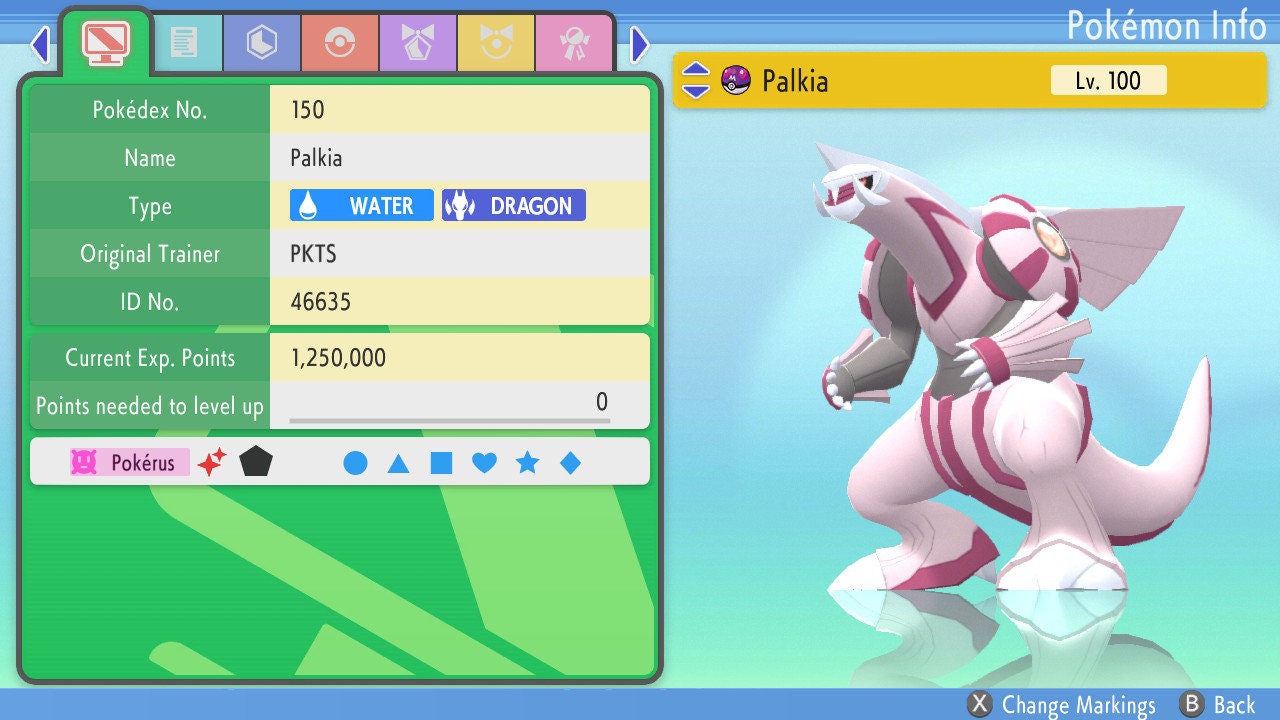This screenshot has height=720, width=1280.
Task: Toggle the square marking
Action: 441,463
